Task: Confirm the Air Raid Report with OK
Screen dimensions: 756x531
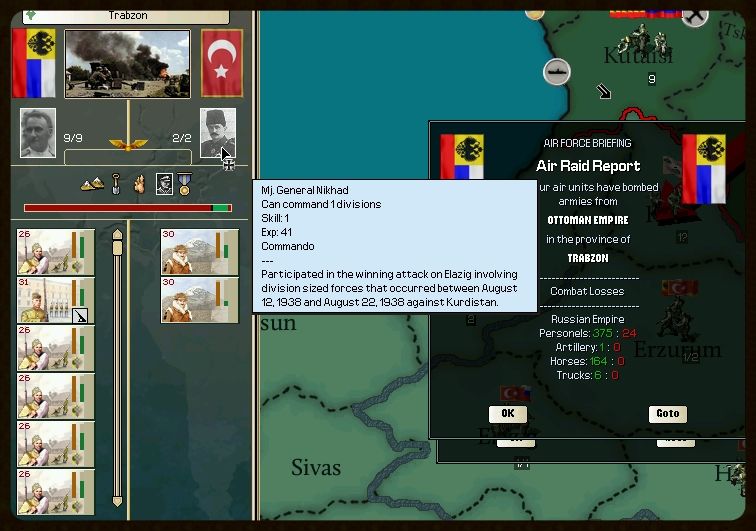Action: pos(507,413)
